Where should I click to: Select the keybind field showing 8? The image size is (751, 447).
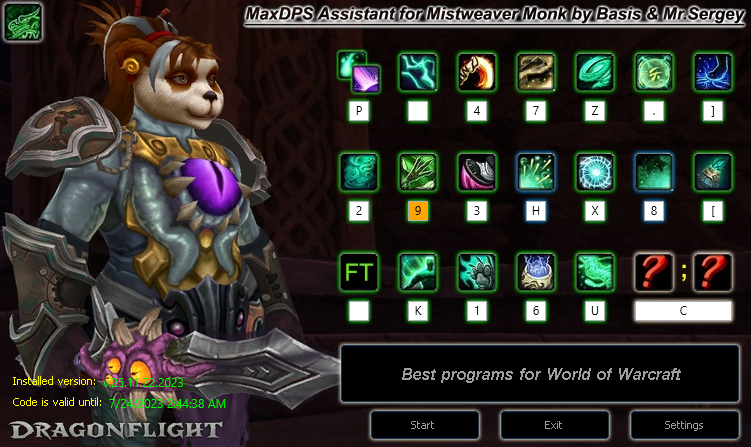tap(654, 211)
